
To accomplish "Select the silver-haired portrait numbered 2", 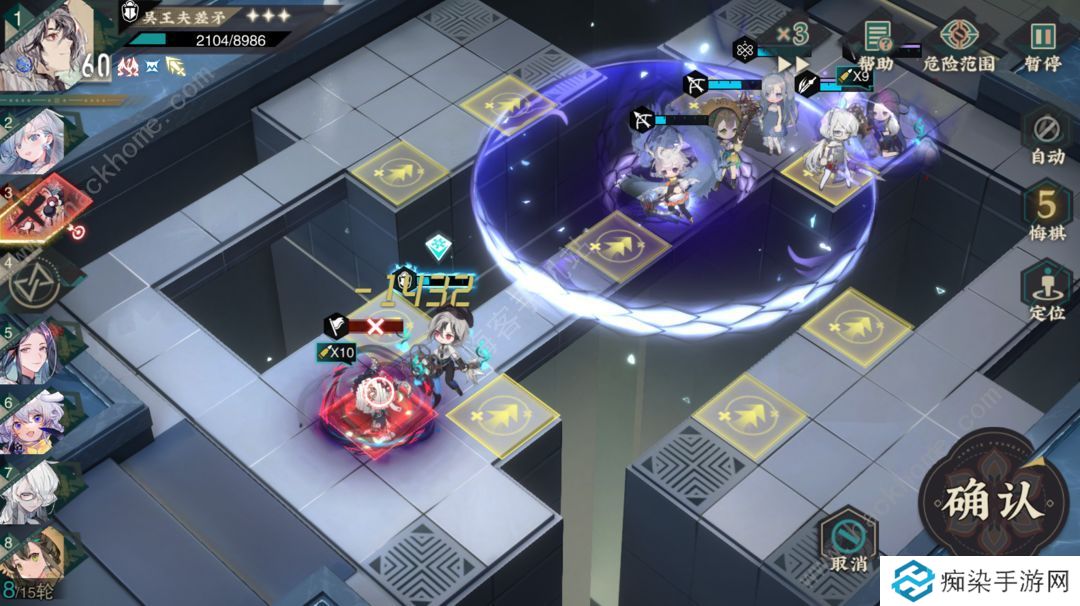I will coord(40,143).
